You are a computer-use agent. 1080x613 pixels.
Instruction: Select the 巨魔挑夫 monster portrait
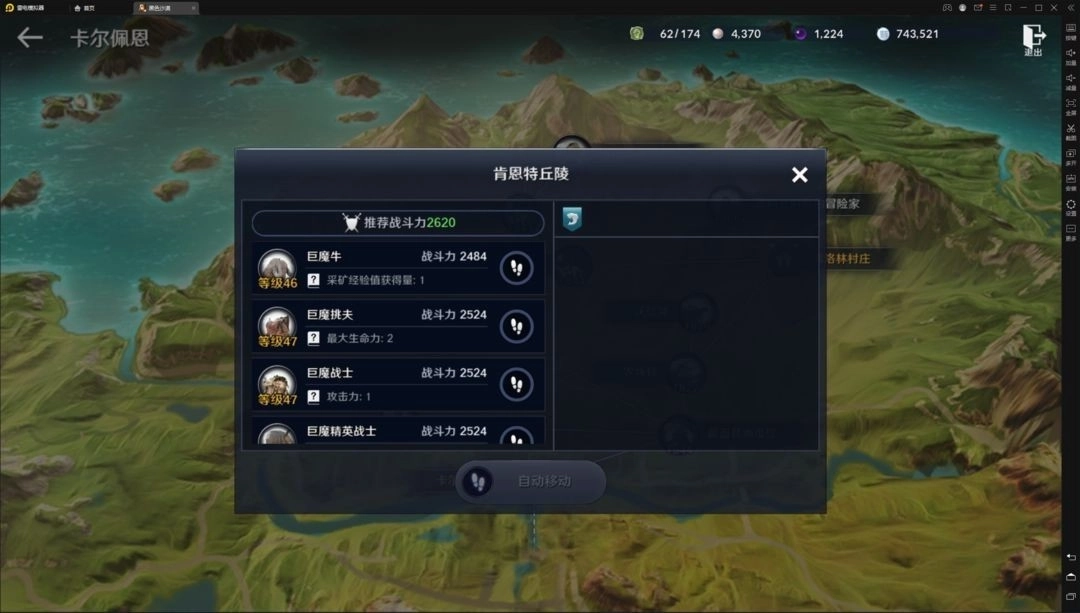coord(277,325)
